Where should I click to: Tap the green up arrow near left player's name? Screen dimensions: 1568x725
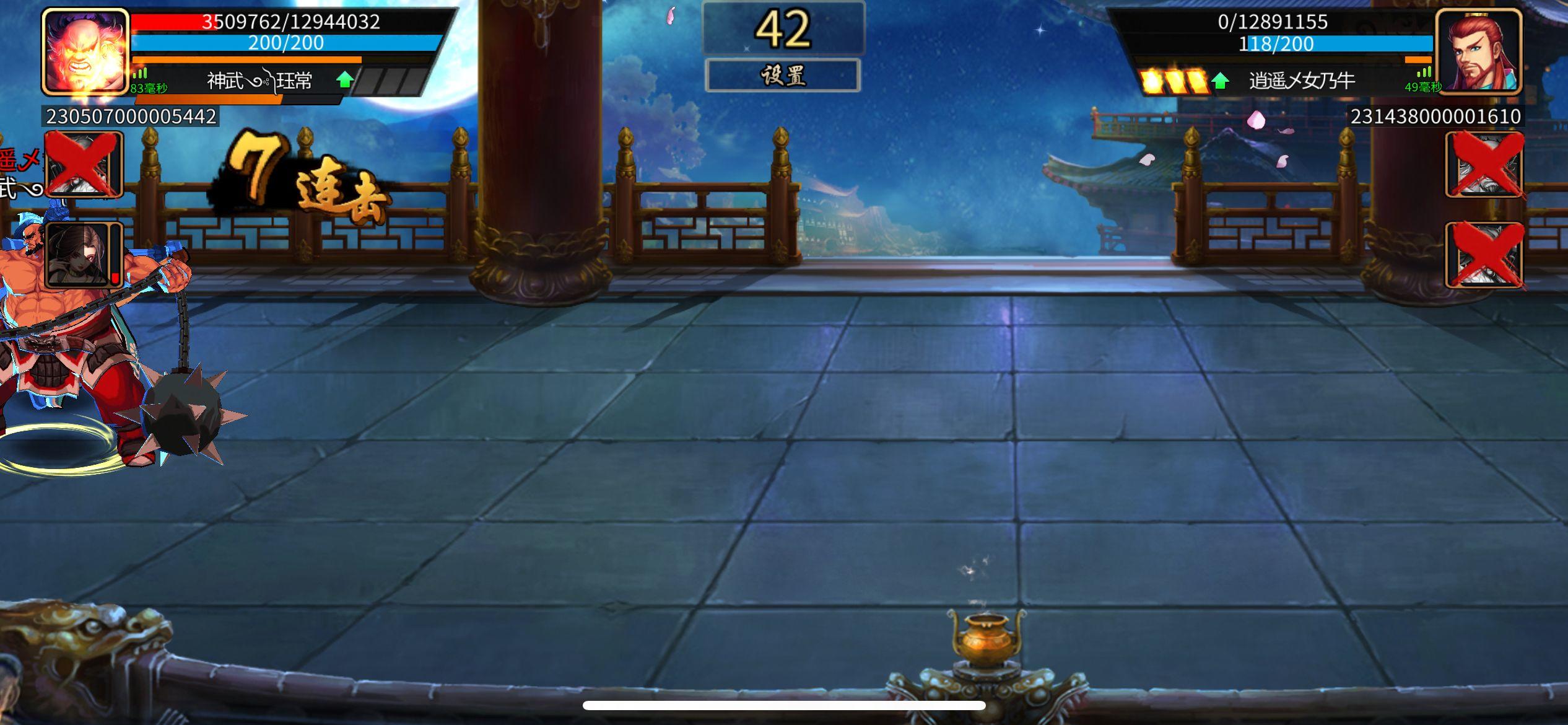click(x=345, y=79)
